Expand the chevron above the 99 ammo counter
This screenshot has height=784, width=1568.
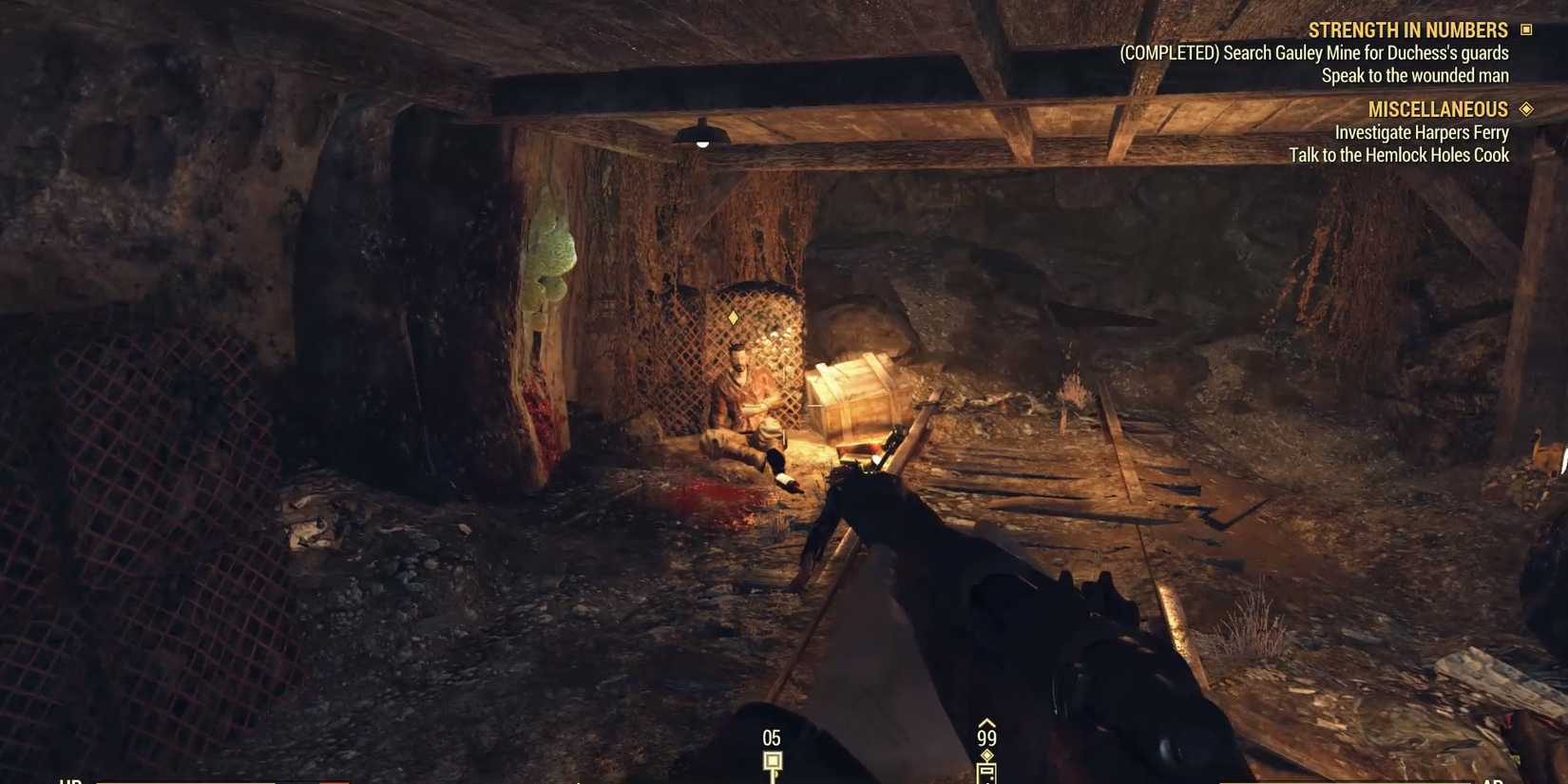988,723
